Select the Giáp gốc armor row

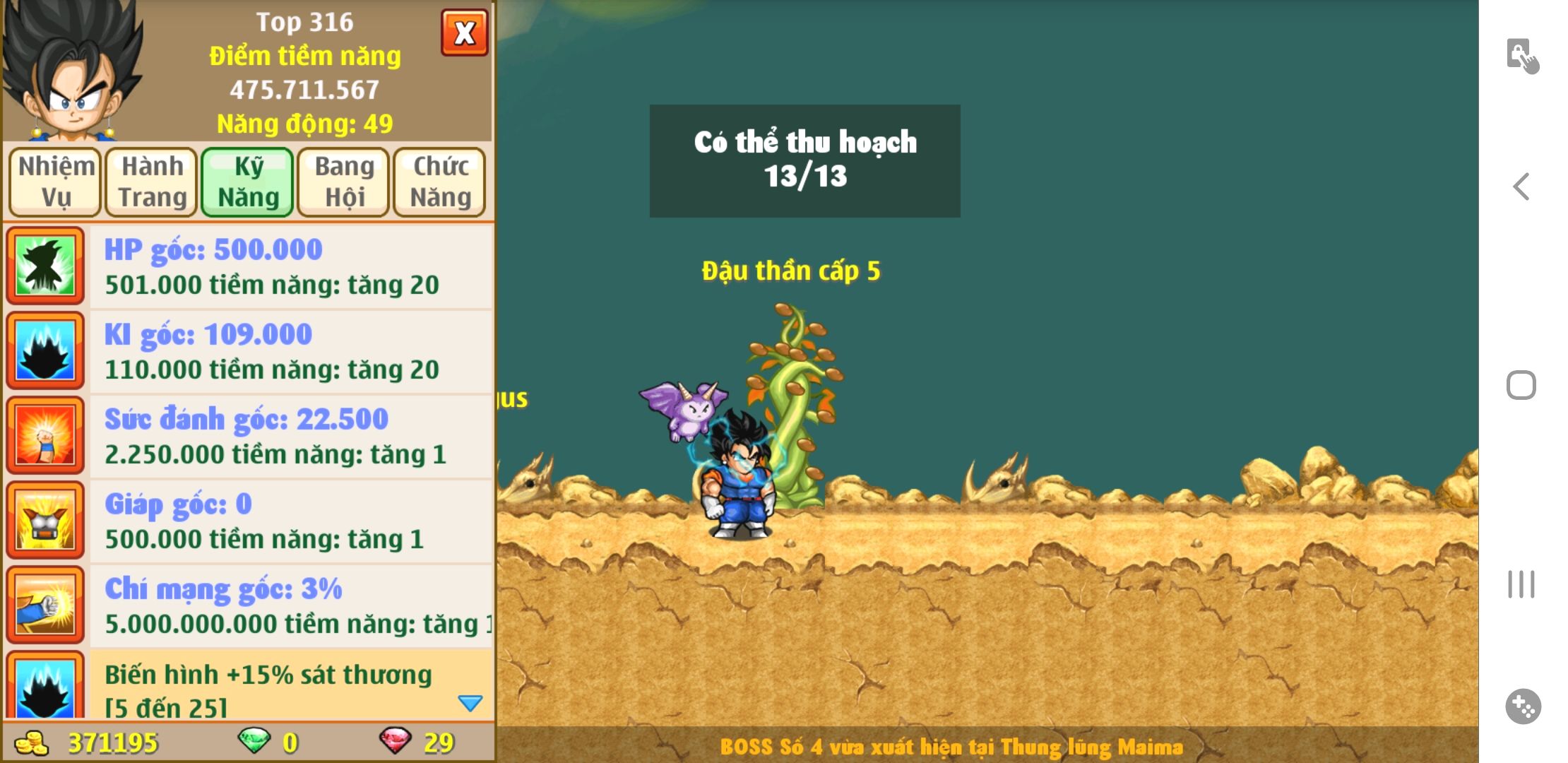[290, 521]
